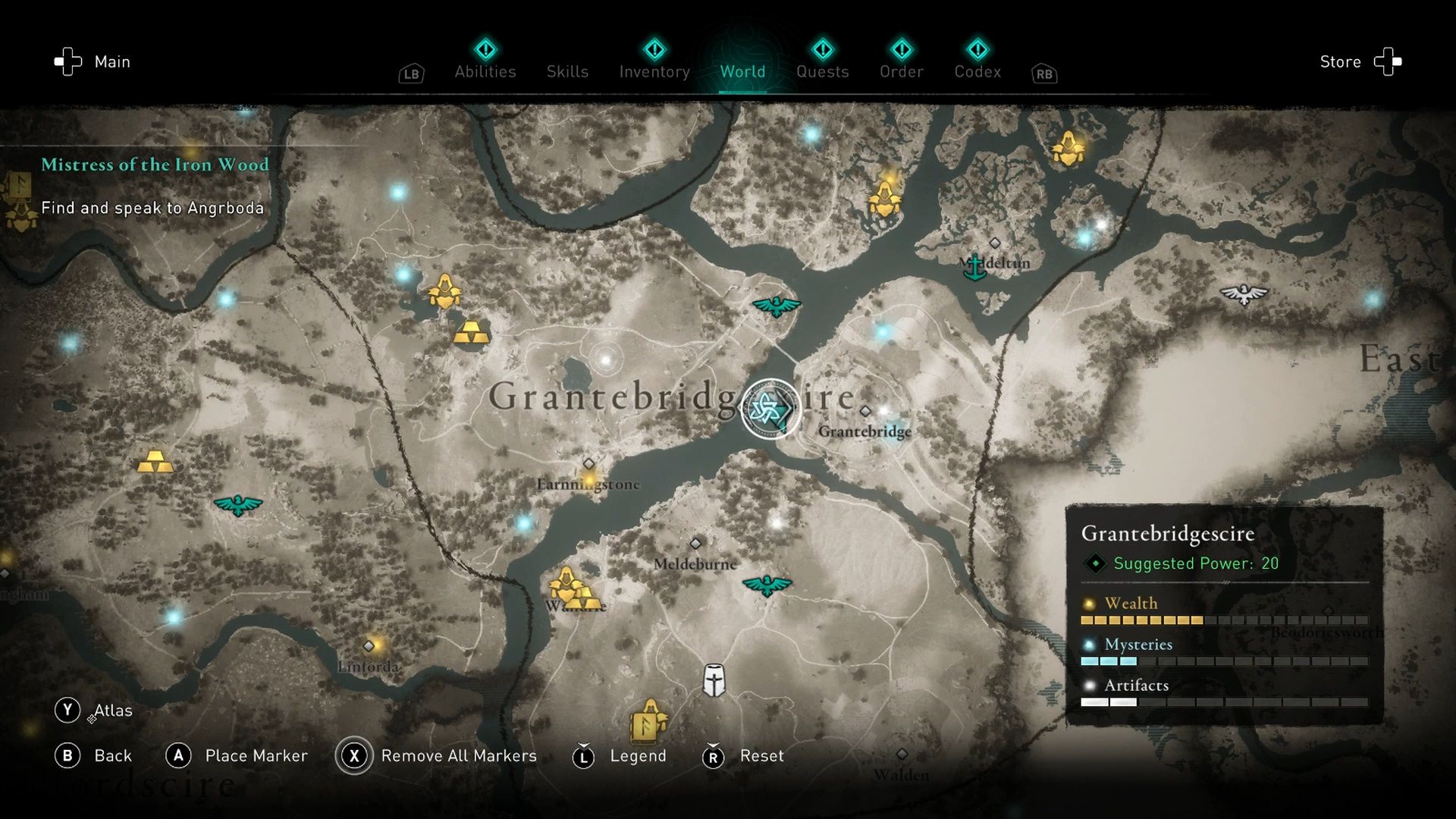The image size is (1456, 819).
Task: Go Back using the B option
Action: point(69,755)
